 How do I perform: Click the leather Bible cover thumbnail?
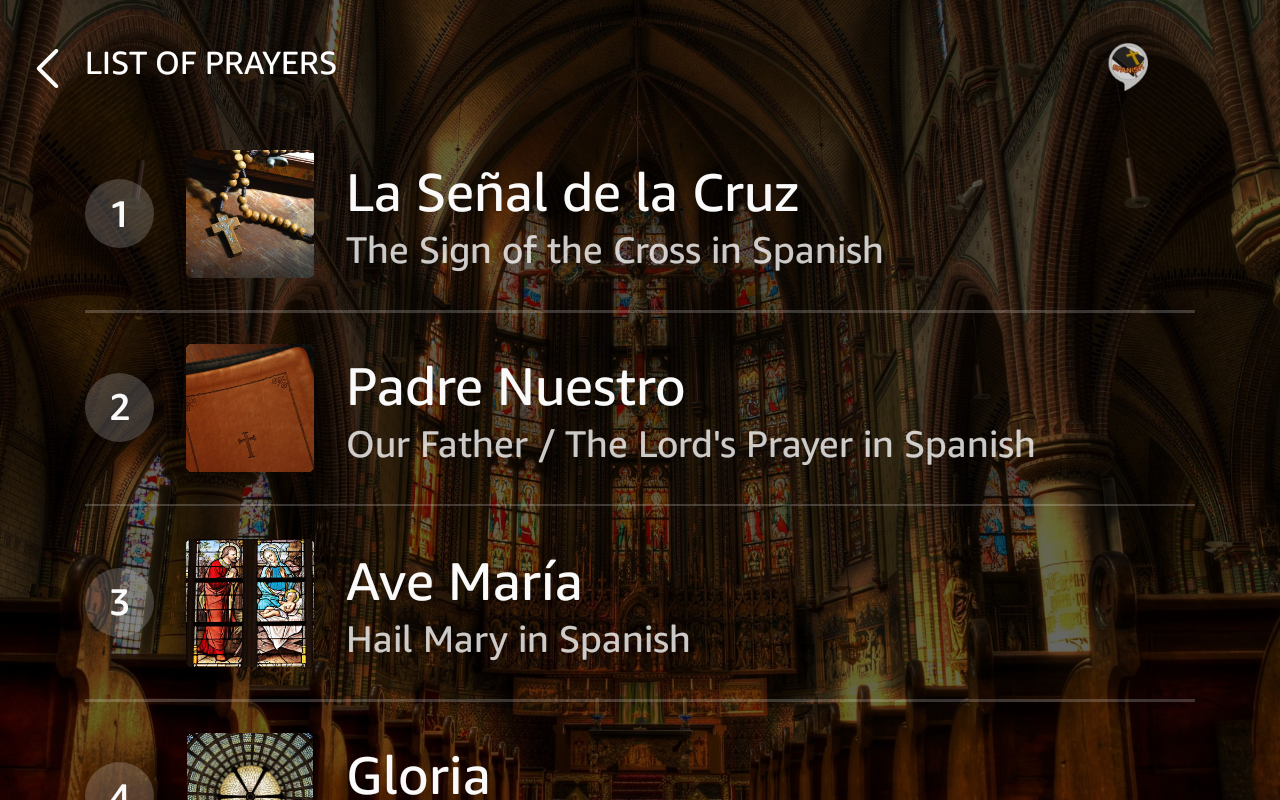click(x=249, y=407)
